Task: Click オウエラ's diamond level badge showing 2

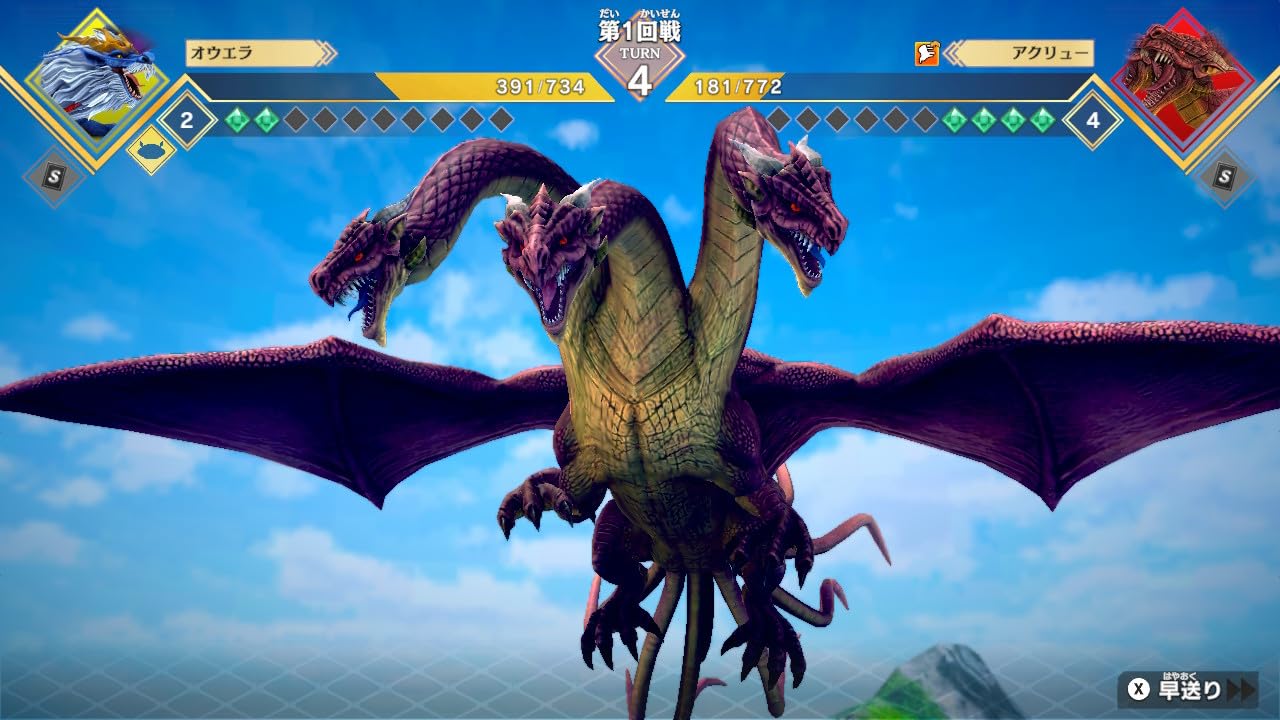Action: [x=184, y=123]
